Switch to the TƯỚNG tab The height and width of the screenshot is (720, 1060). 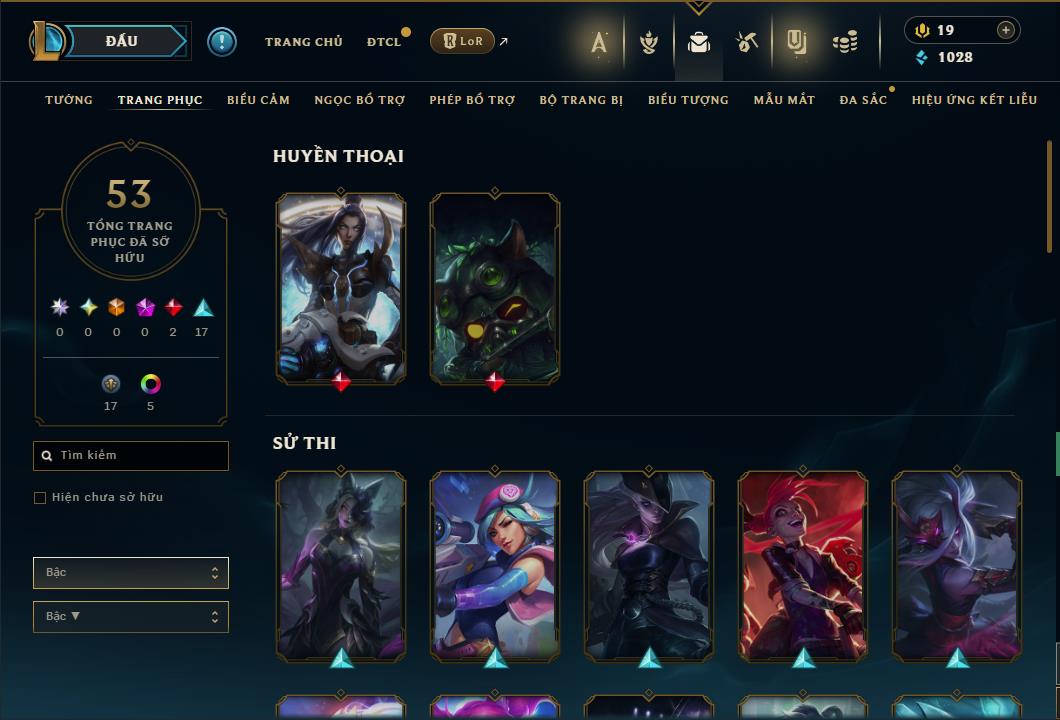[69, 100]
